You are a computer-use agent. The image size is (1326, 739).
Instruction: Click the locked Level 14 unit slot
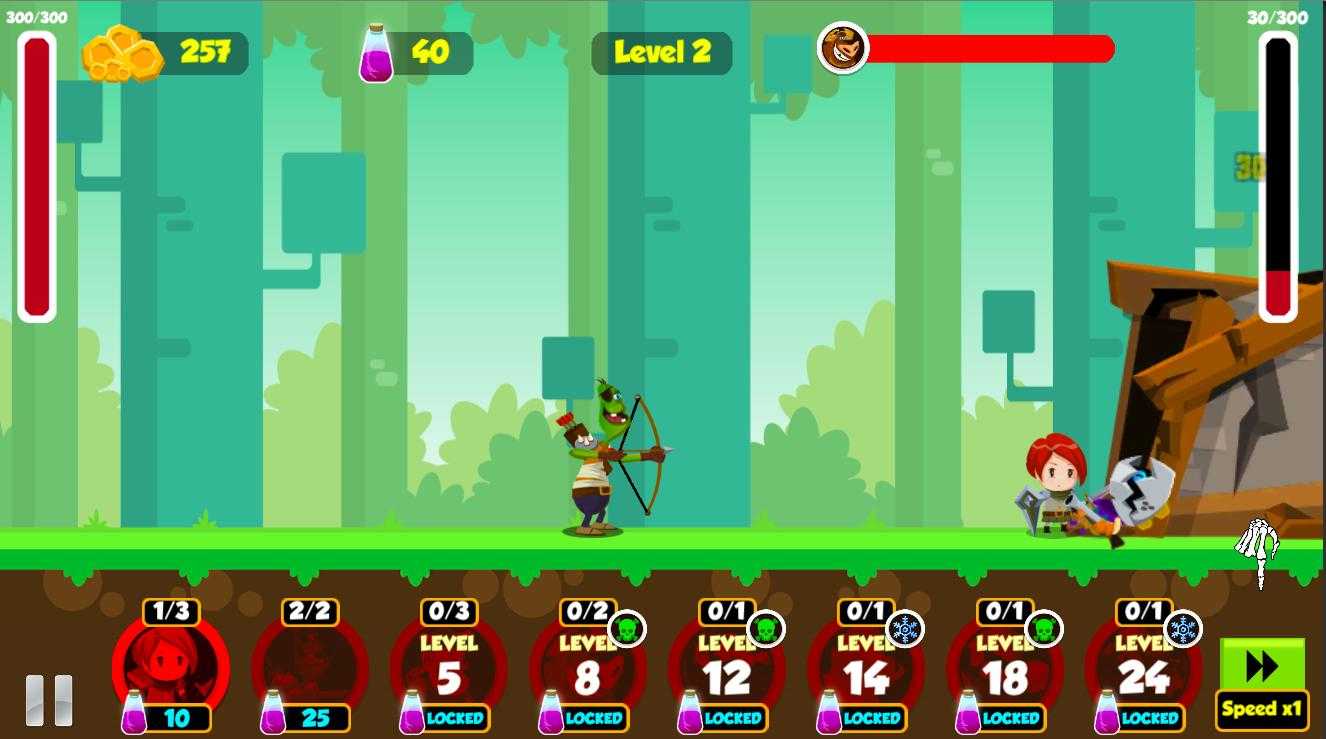(865, 667)
